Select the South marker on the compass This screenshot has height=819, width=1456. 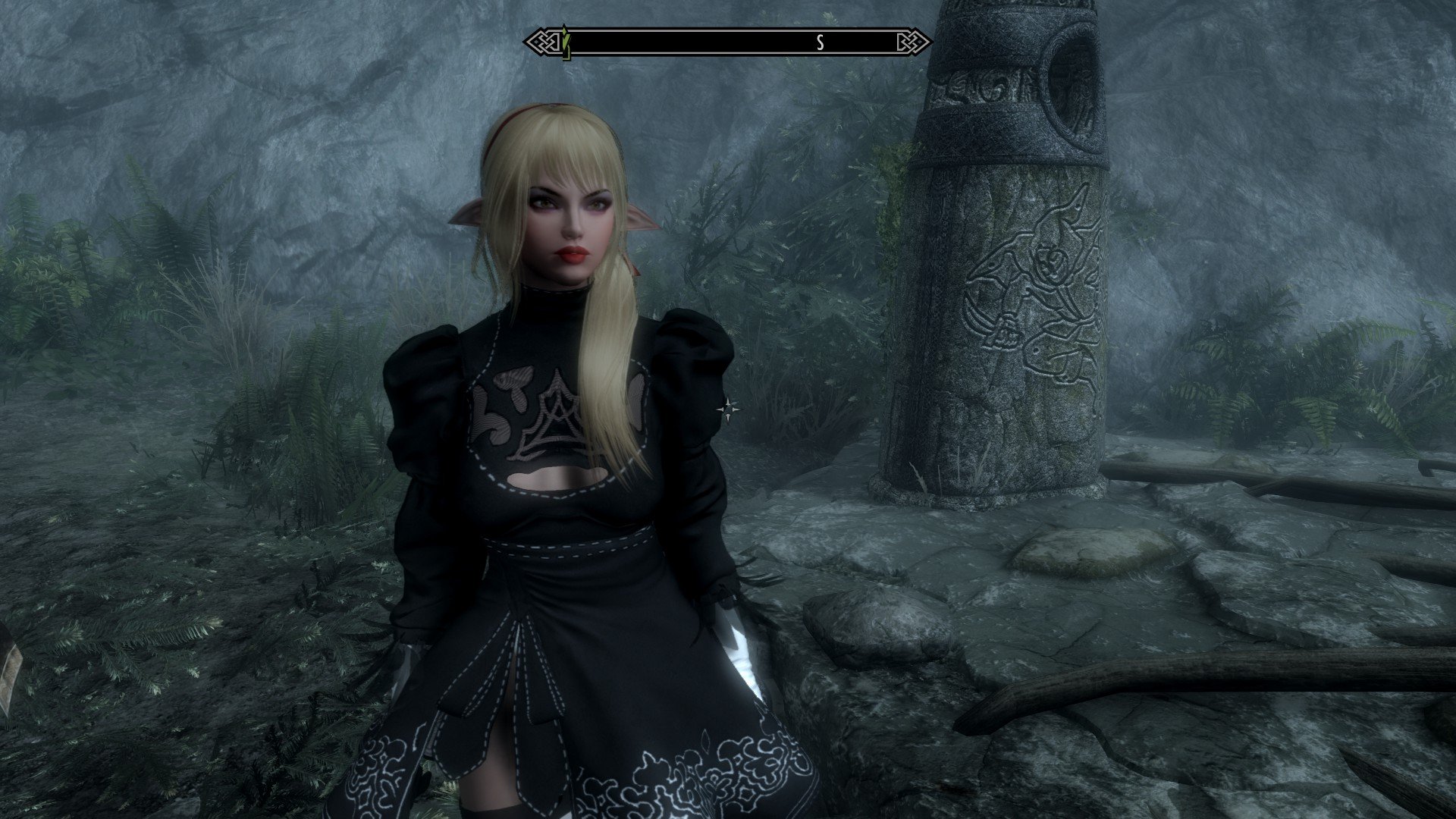(820, 42)
